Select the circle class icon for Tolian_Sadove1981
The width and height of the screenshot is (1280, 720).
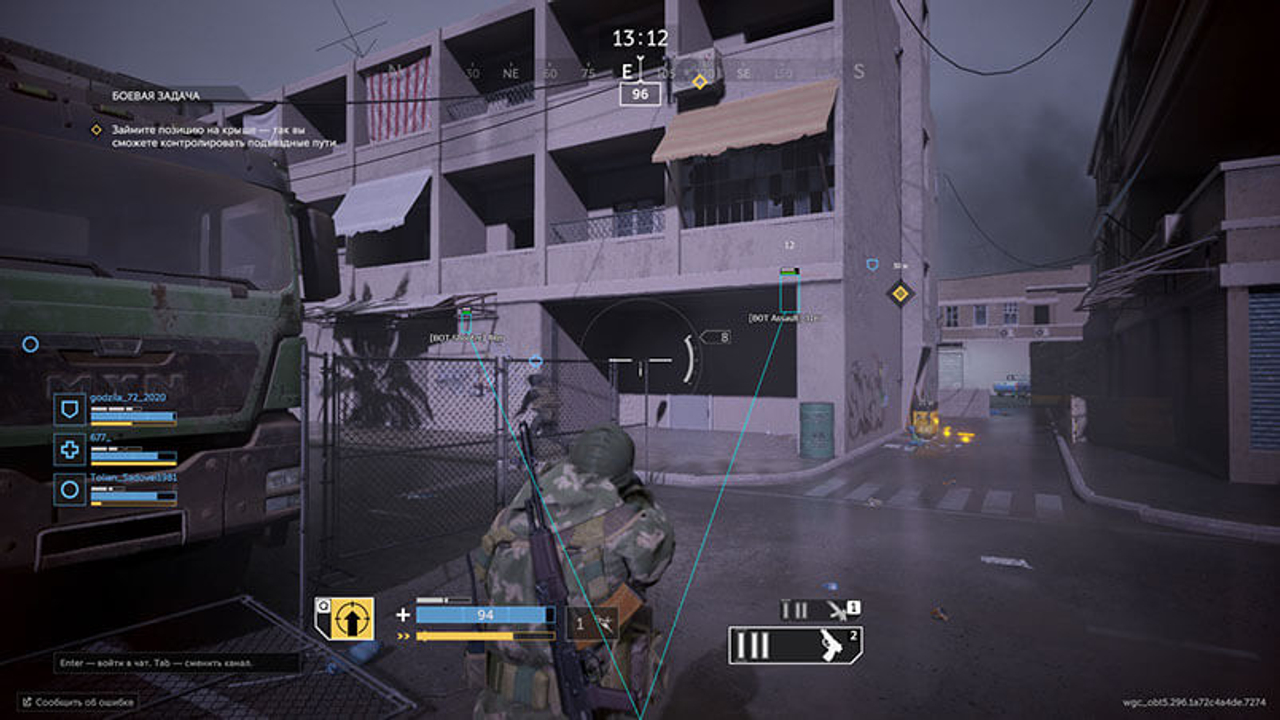67,490
